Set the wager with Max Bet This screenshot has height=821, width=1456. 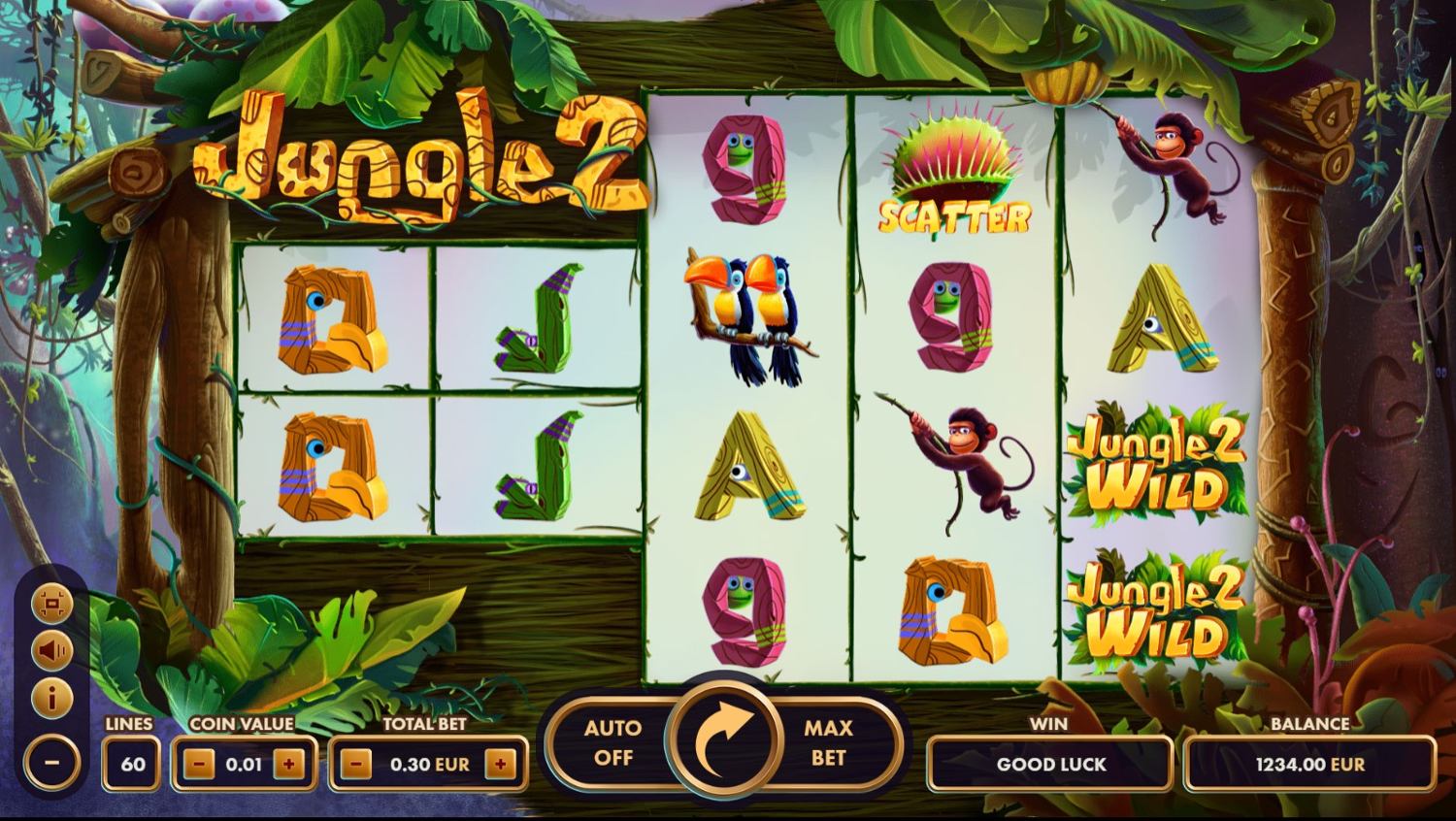[x=828, y=742]
